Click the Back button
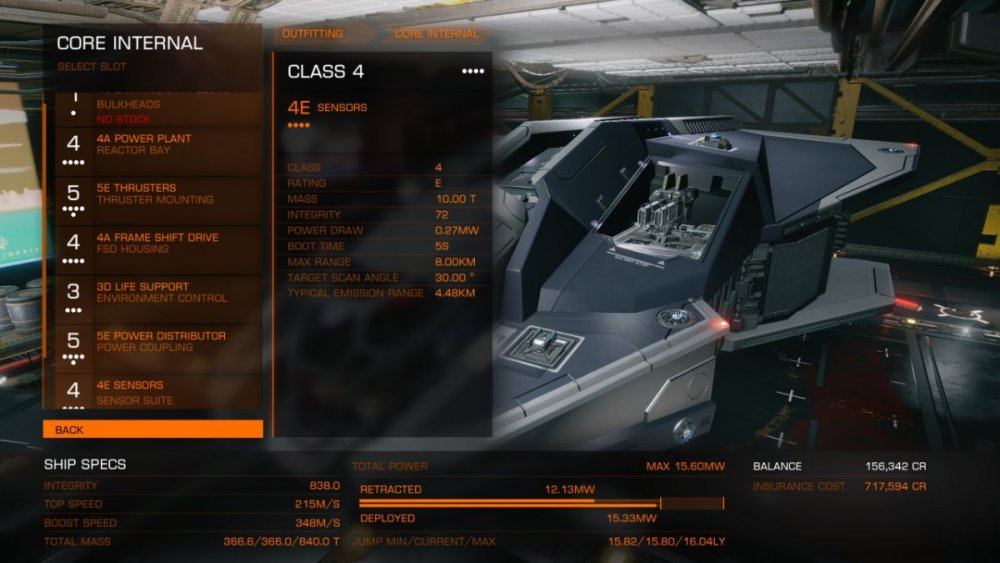1000x563 pixels. point(153,430)
